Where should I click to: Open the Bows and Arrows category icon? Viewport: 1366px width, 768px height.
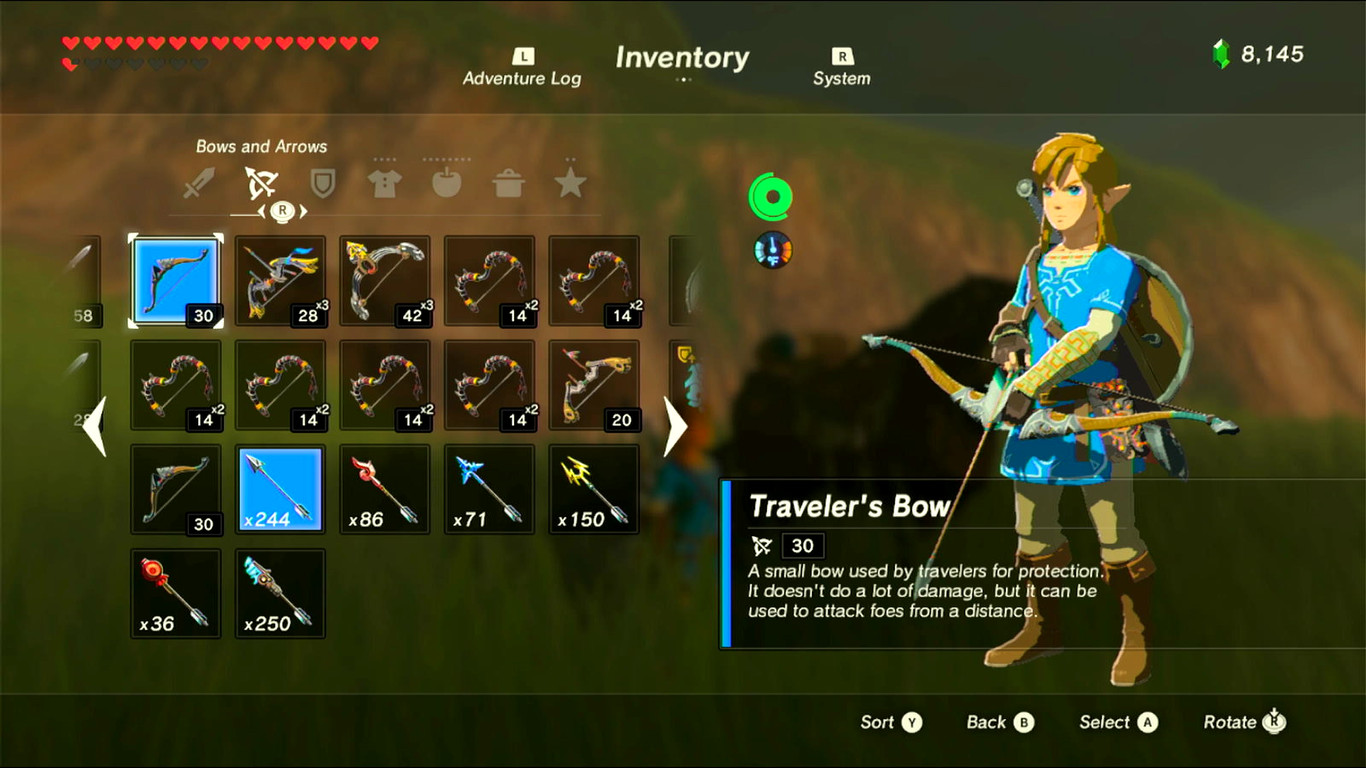tap(261, 183)
